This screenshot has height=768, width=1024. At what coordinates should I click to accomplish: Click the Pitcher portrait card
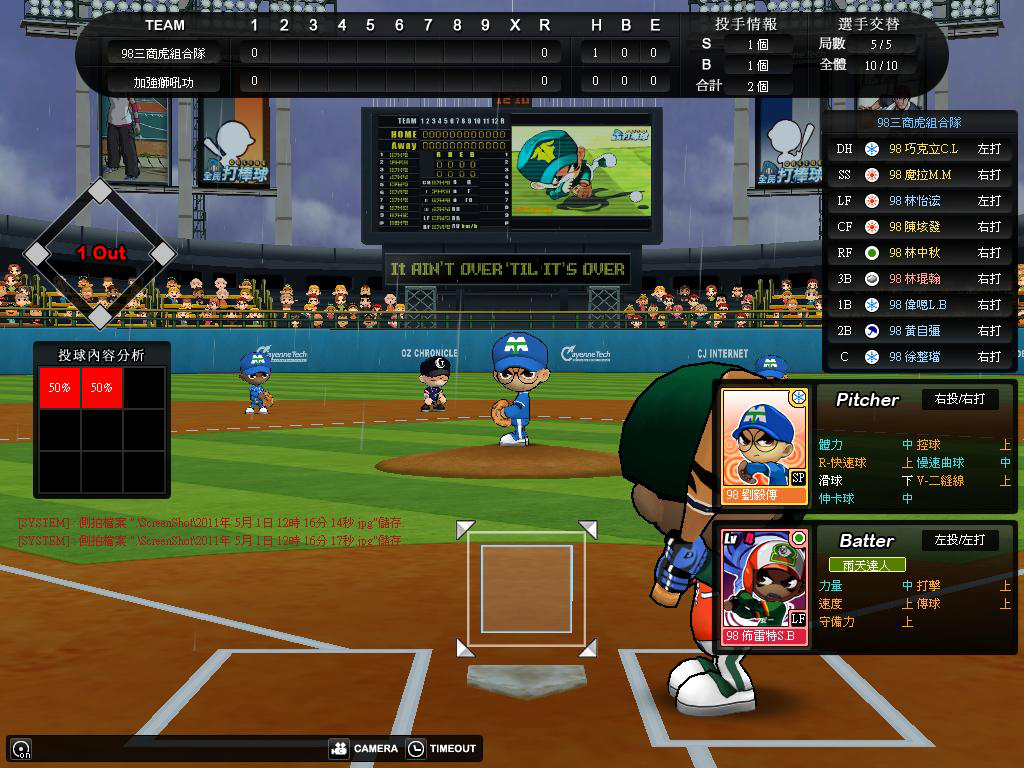tap(764, 445)
